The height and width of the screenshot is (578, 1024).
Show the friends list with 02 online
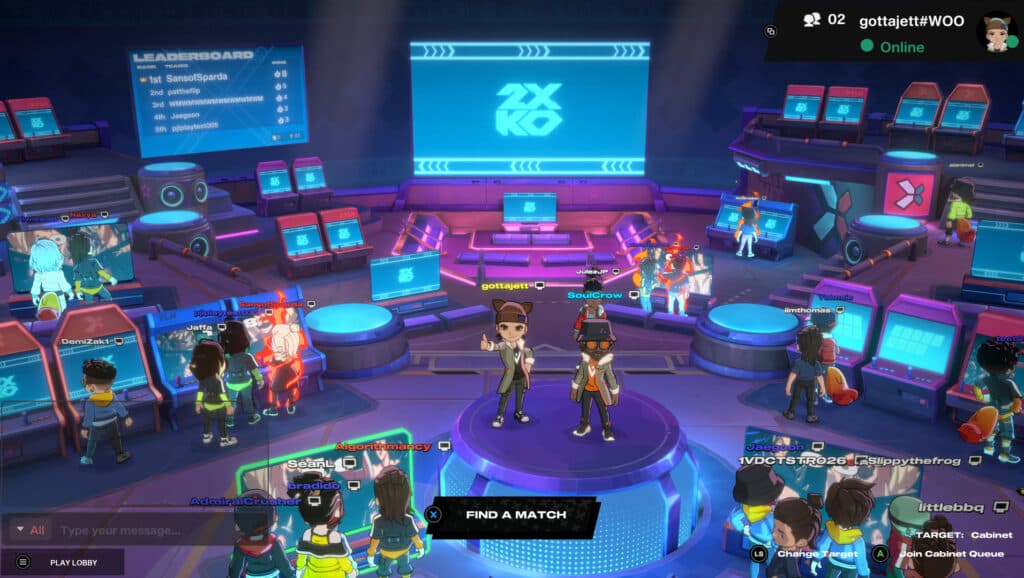[x=825, y=20]
